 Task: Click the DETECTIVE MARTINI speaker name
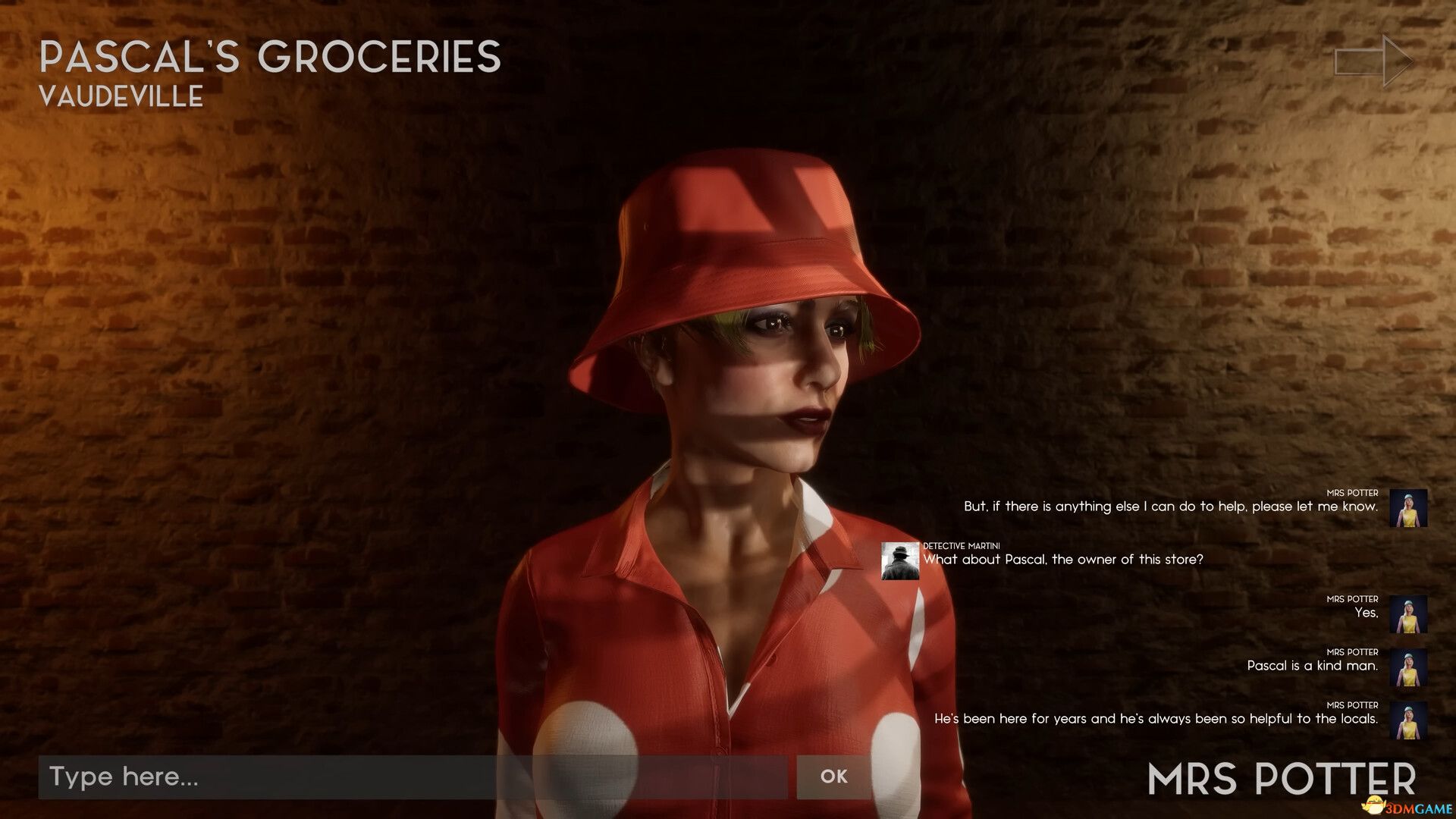[962, 546]
